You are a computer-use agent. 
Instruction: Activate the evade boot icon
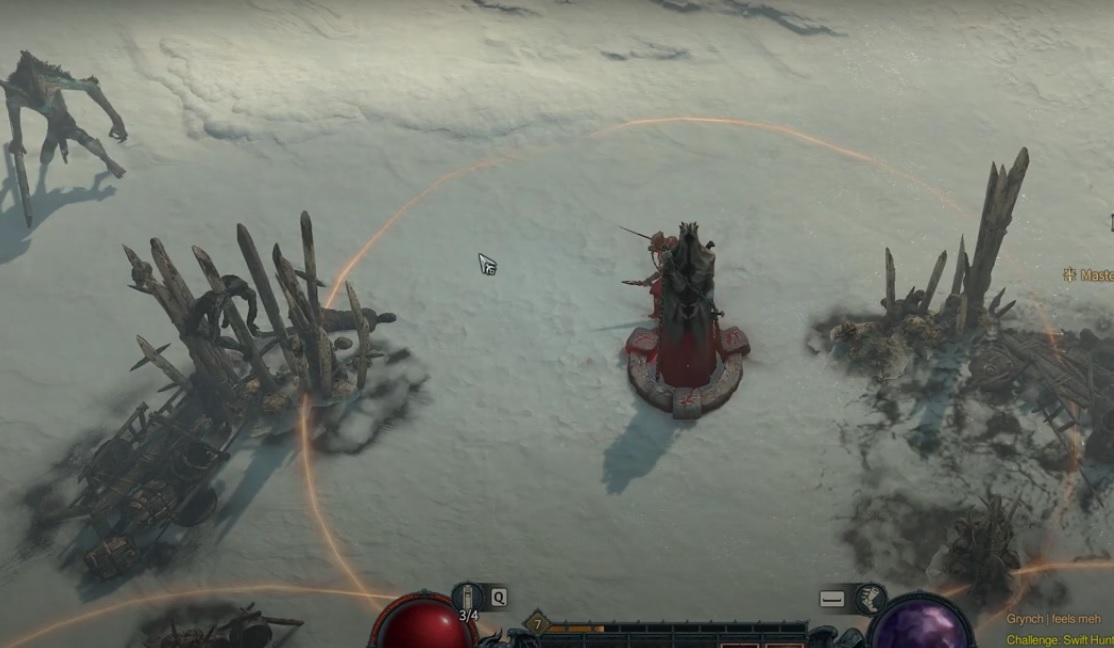870,598
